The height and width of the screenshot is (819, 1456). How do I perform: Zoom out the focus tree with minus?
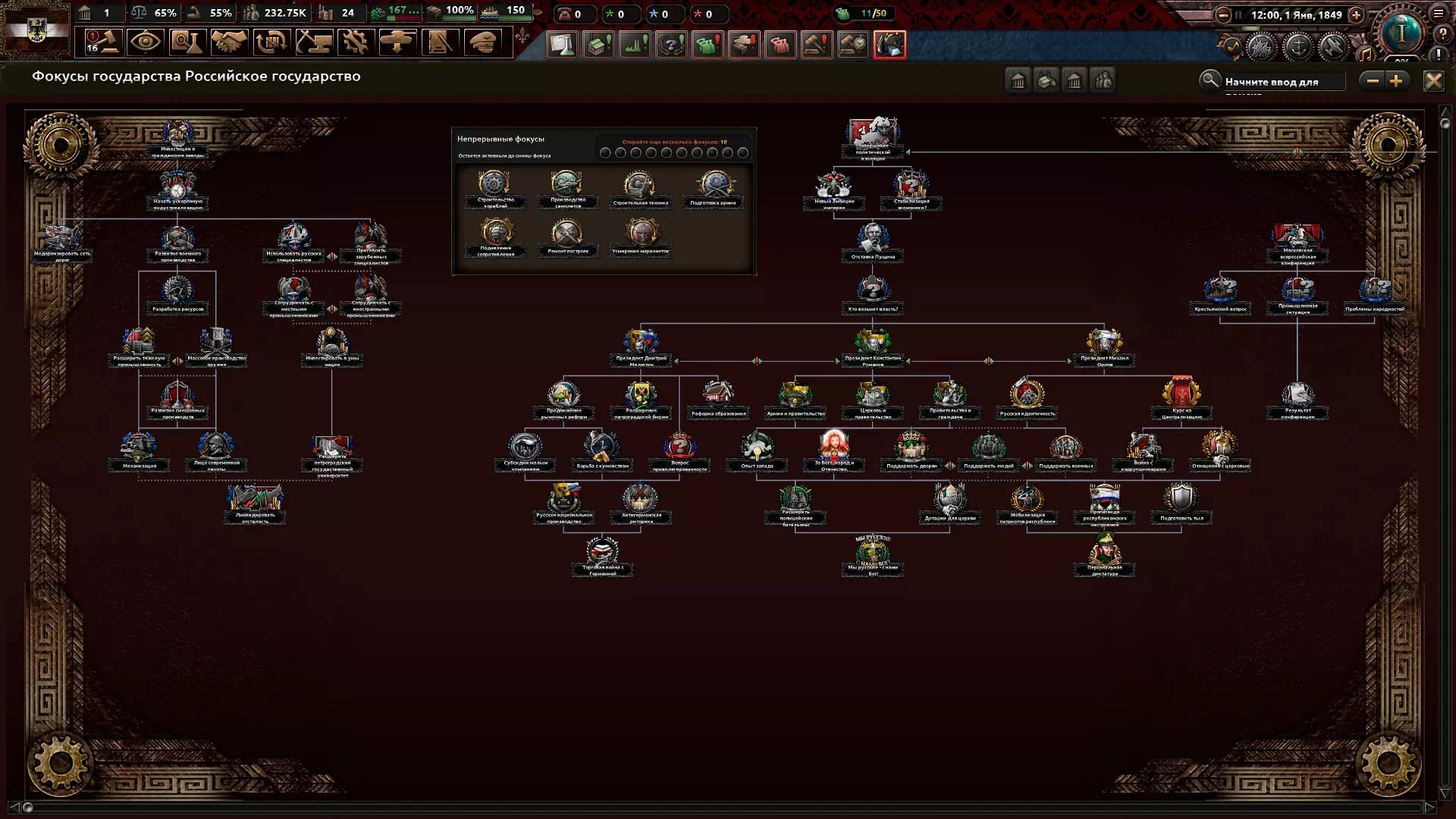tap(1372, 81)
